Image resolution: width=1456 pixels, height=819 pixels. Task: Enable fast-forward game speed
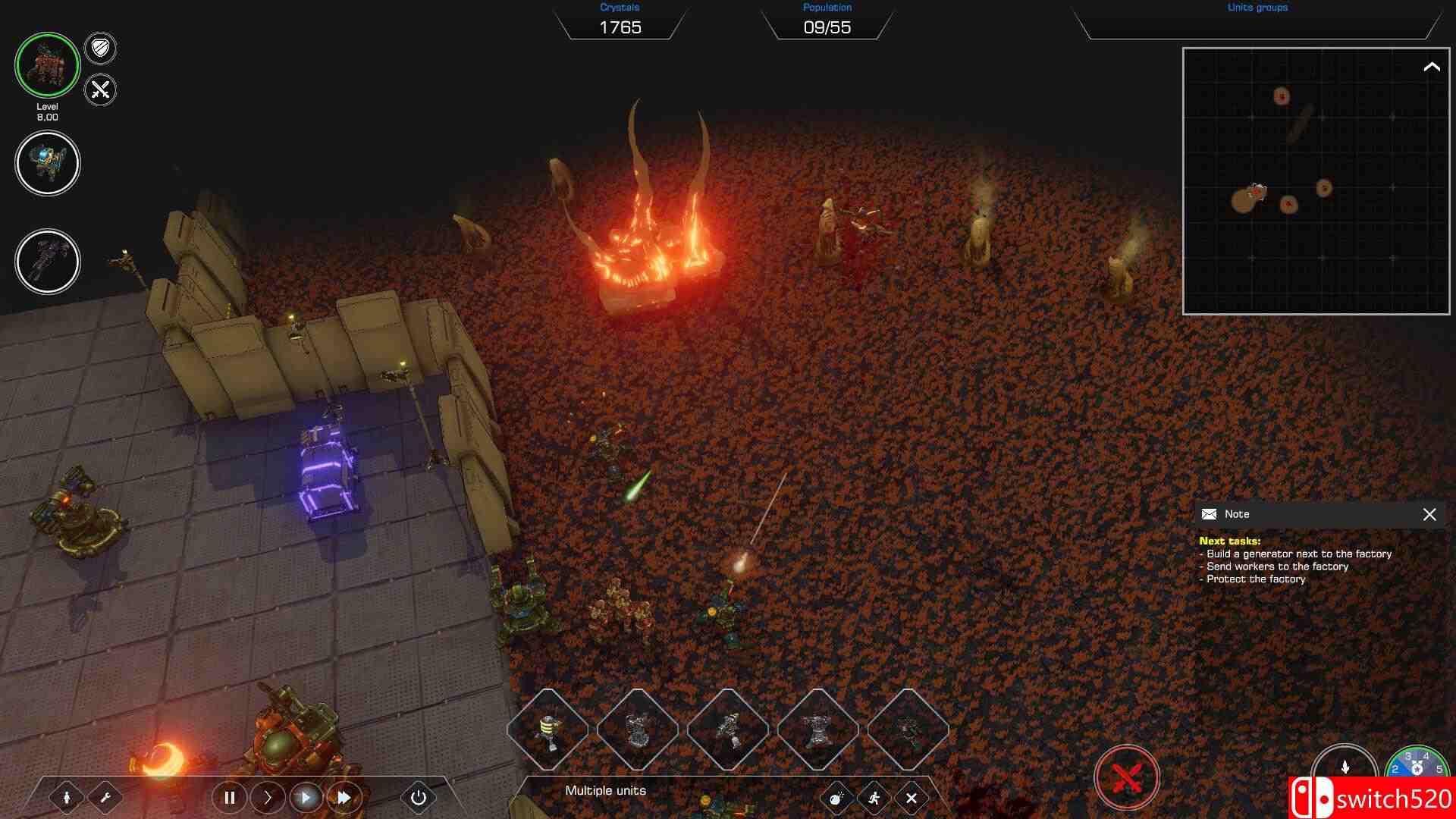[344, 798]
